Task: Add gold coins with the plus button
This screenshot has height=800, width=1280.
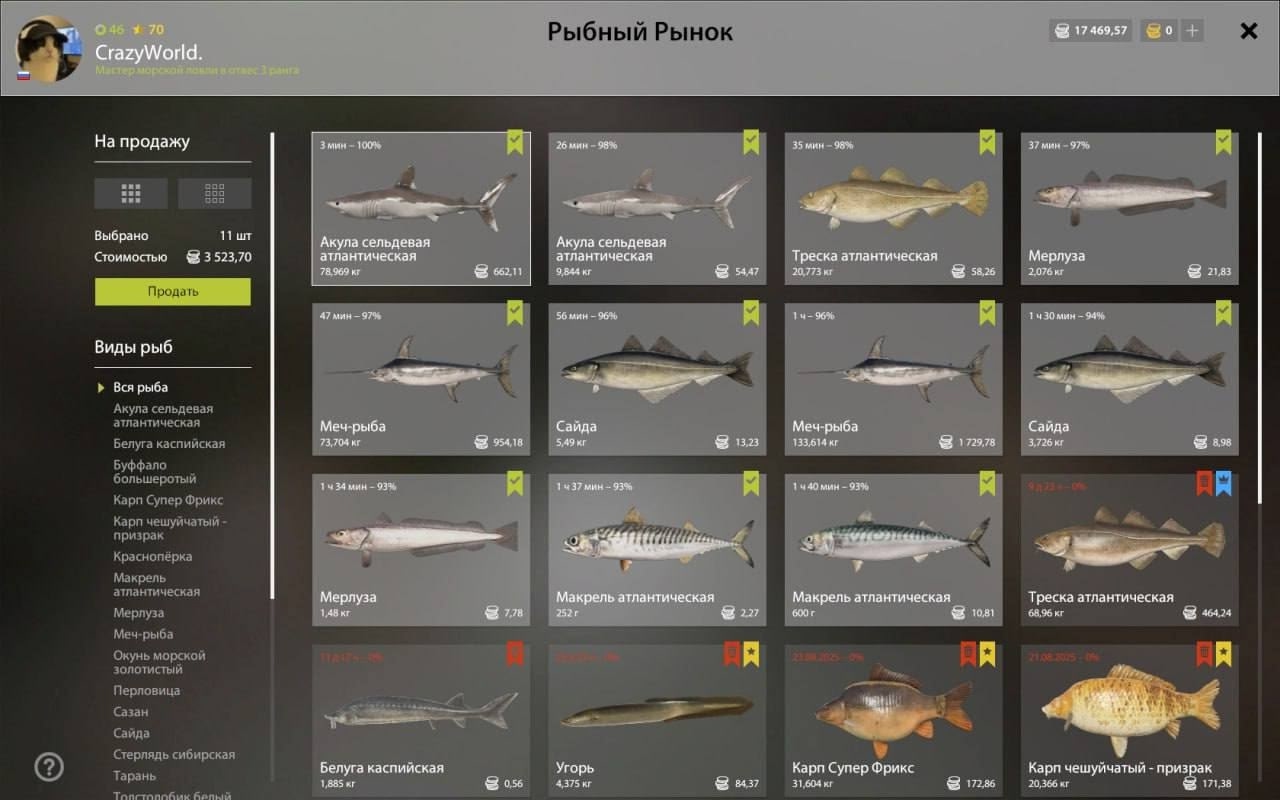Action: tap(1191, 31)
